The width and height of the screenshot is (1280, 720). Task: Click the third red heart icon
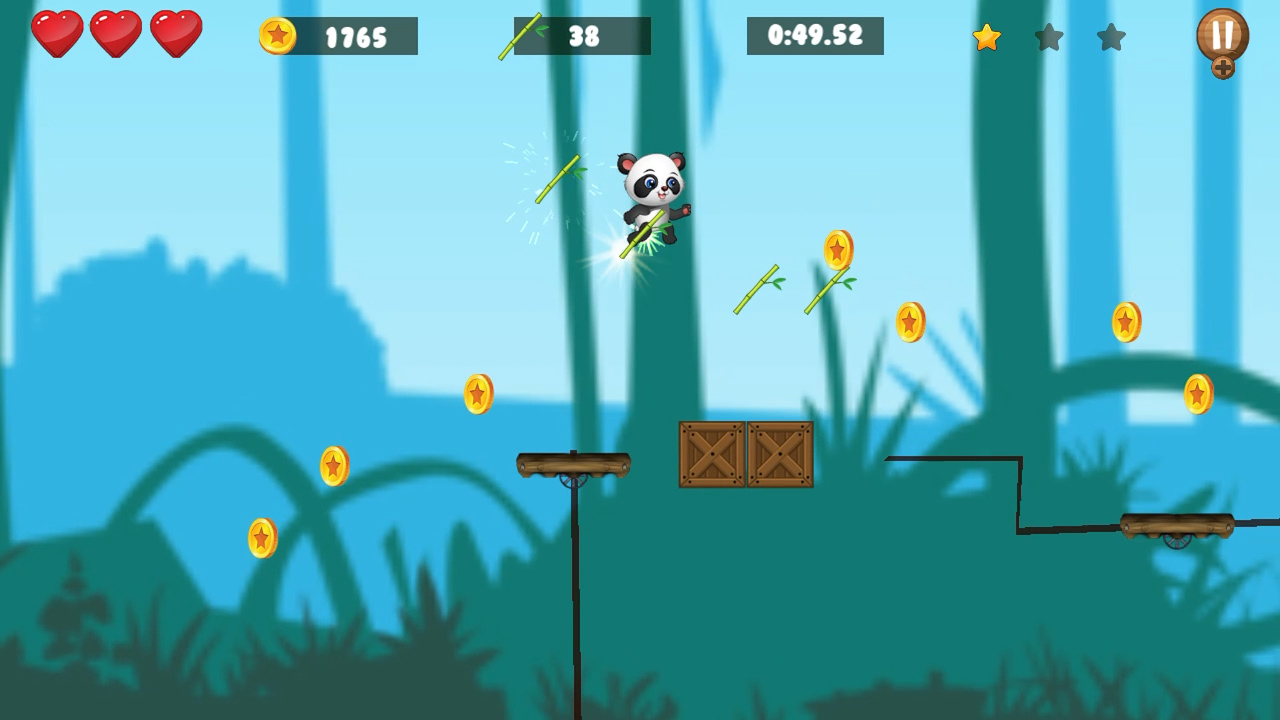[x=175, y=33]
